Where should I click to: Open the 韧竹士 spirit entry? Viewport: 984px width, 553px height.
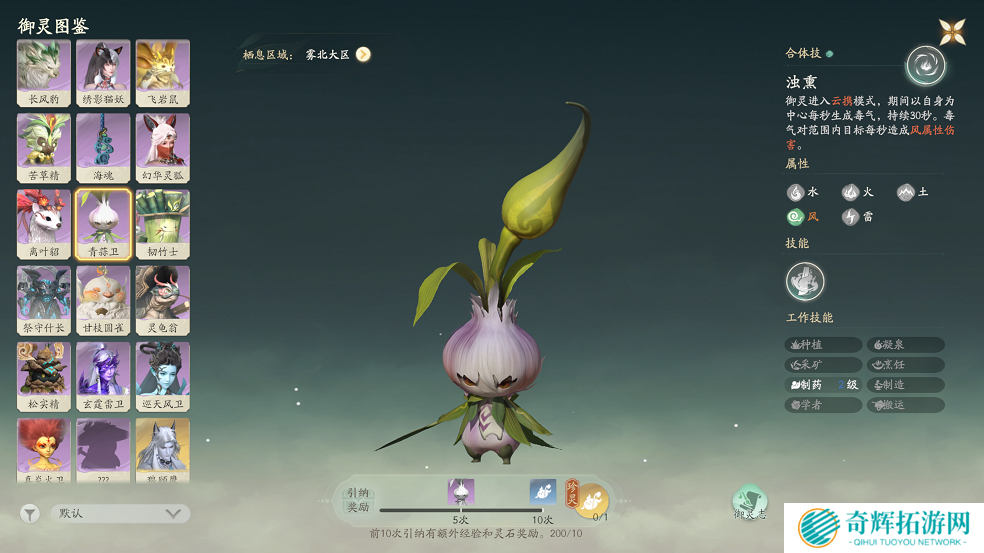162,223
